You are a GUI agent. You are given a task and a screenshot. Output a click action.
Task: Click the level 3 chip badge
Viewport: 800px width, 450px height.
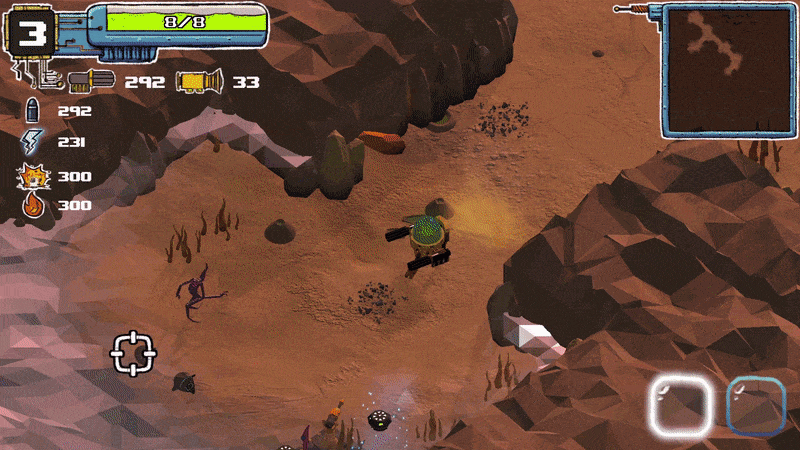[x=36, y=35]
